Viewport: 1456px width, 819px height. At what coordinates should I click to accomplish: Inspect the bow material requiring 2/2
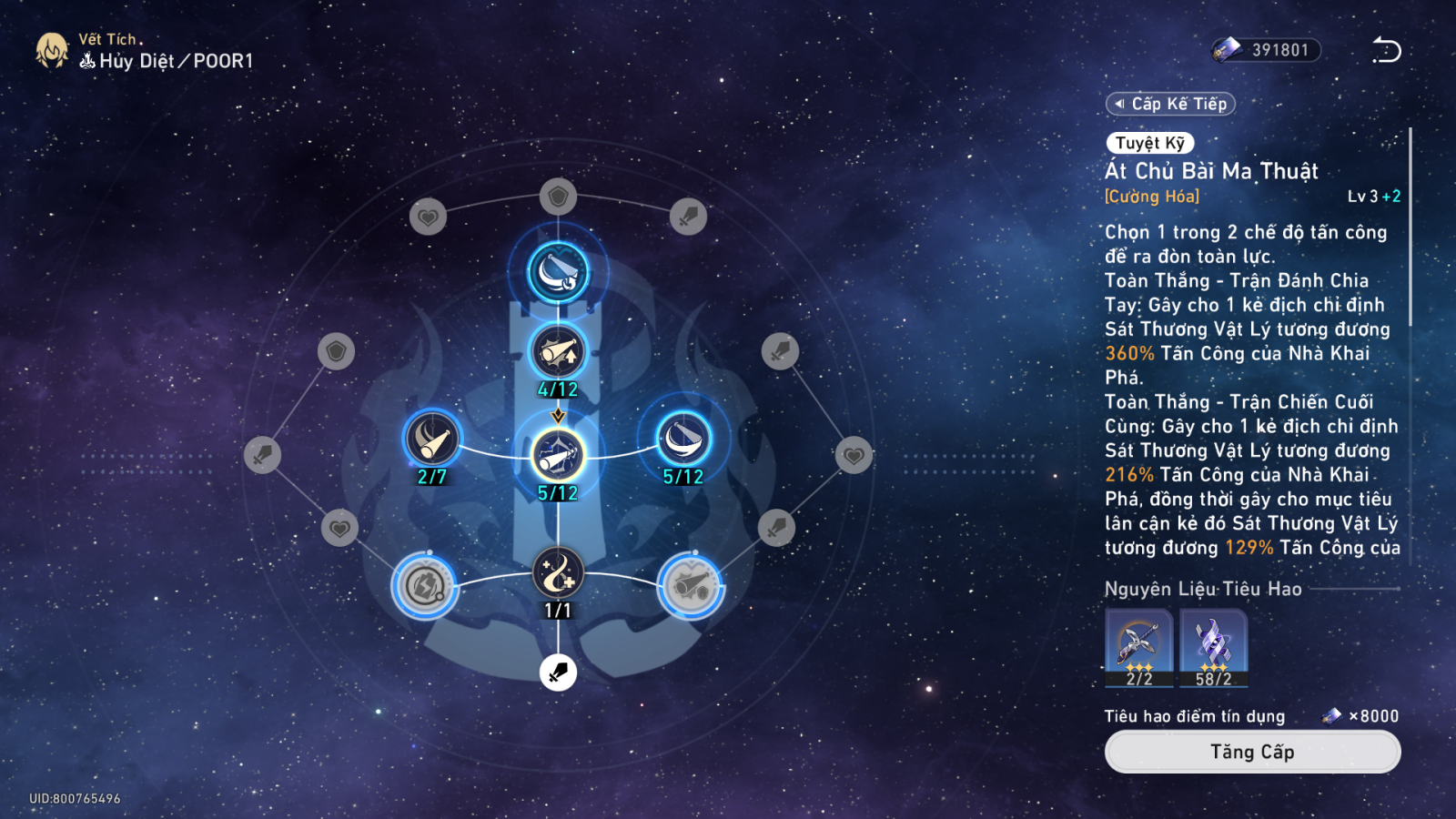pos(1139,646)
